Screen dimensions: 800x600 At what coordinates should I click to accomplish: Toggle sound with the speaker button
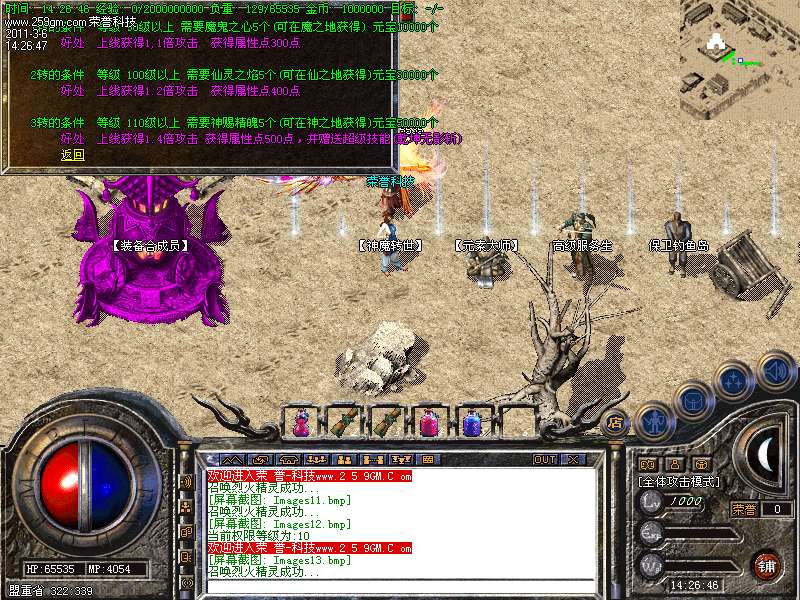775,371
